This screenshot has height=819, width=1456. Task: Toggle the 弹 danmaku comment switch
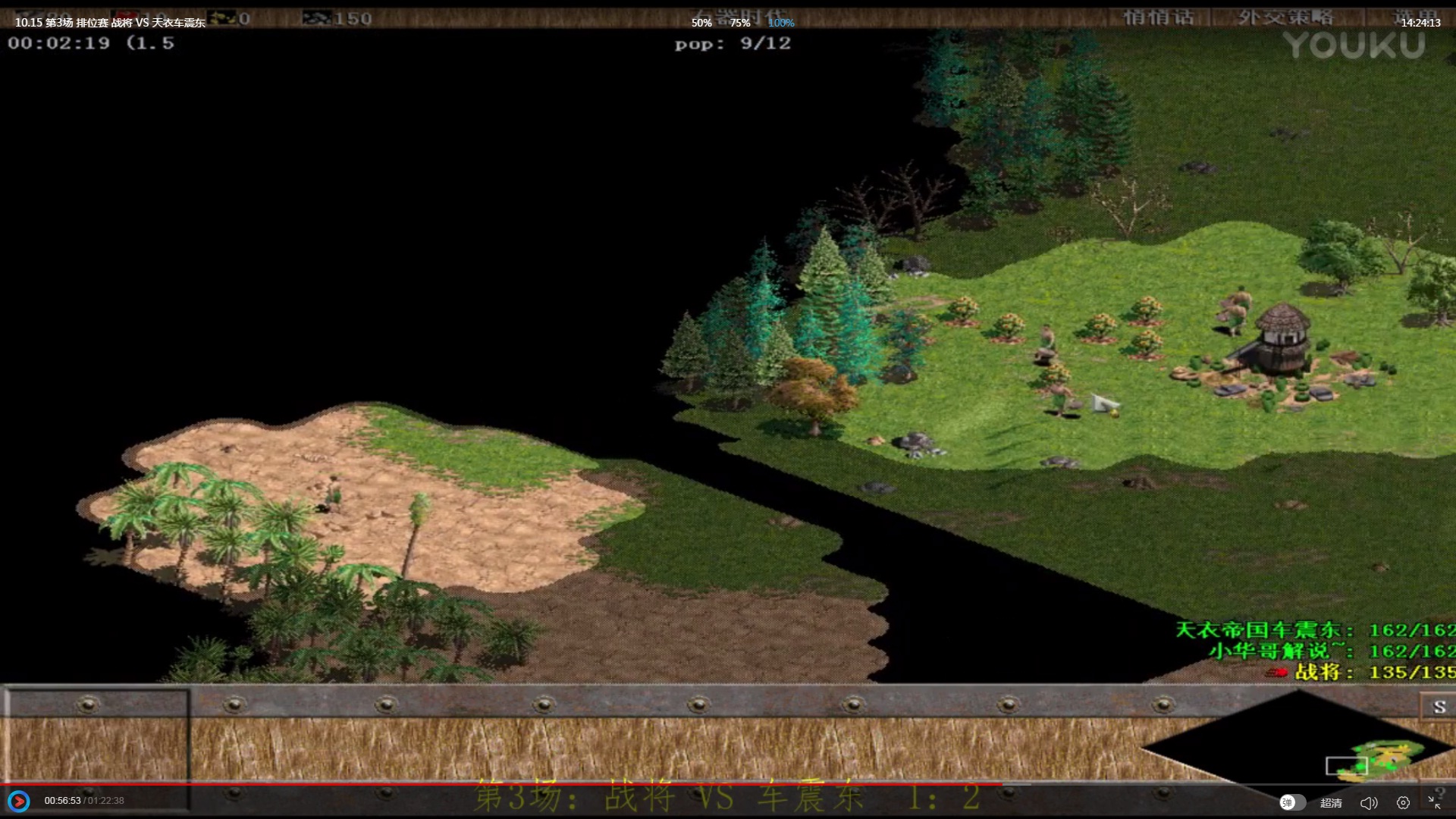(x=1292, y=802)
